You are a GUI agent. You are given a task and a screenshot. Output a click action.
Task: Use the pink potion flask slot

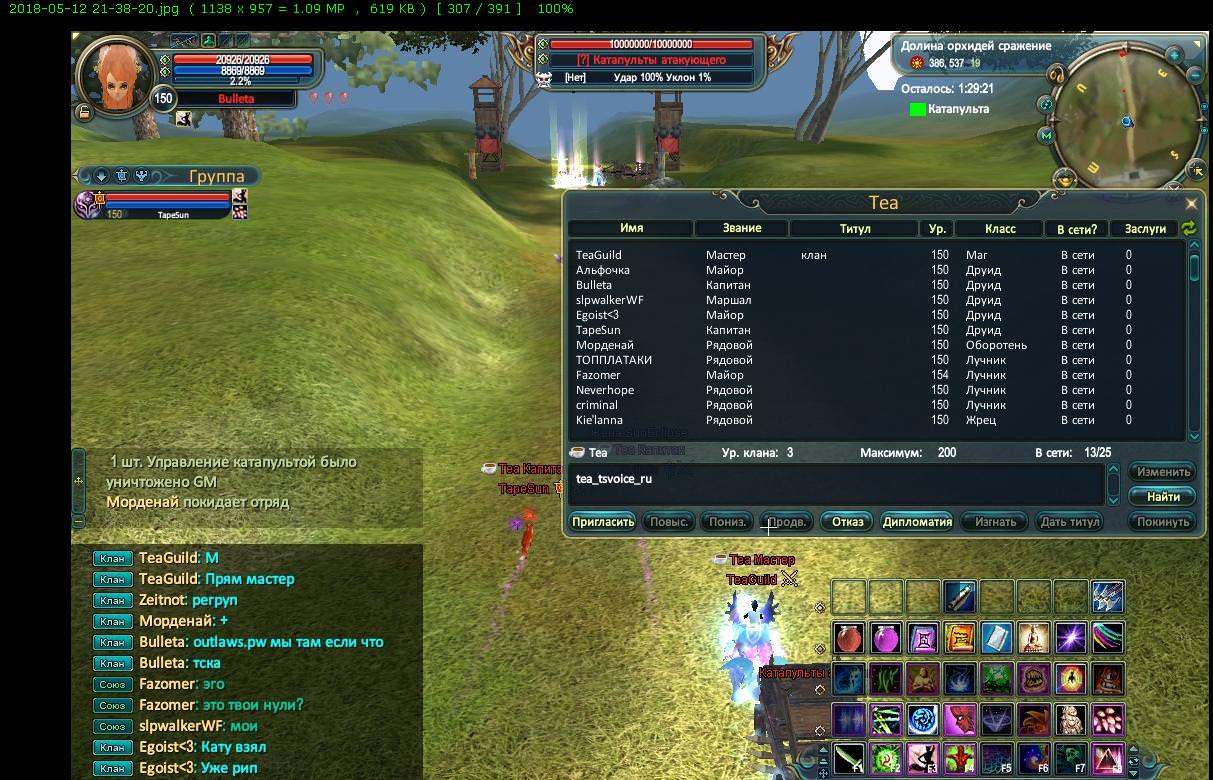[885, 637]
